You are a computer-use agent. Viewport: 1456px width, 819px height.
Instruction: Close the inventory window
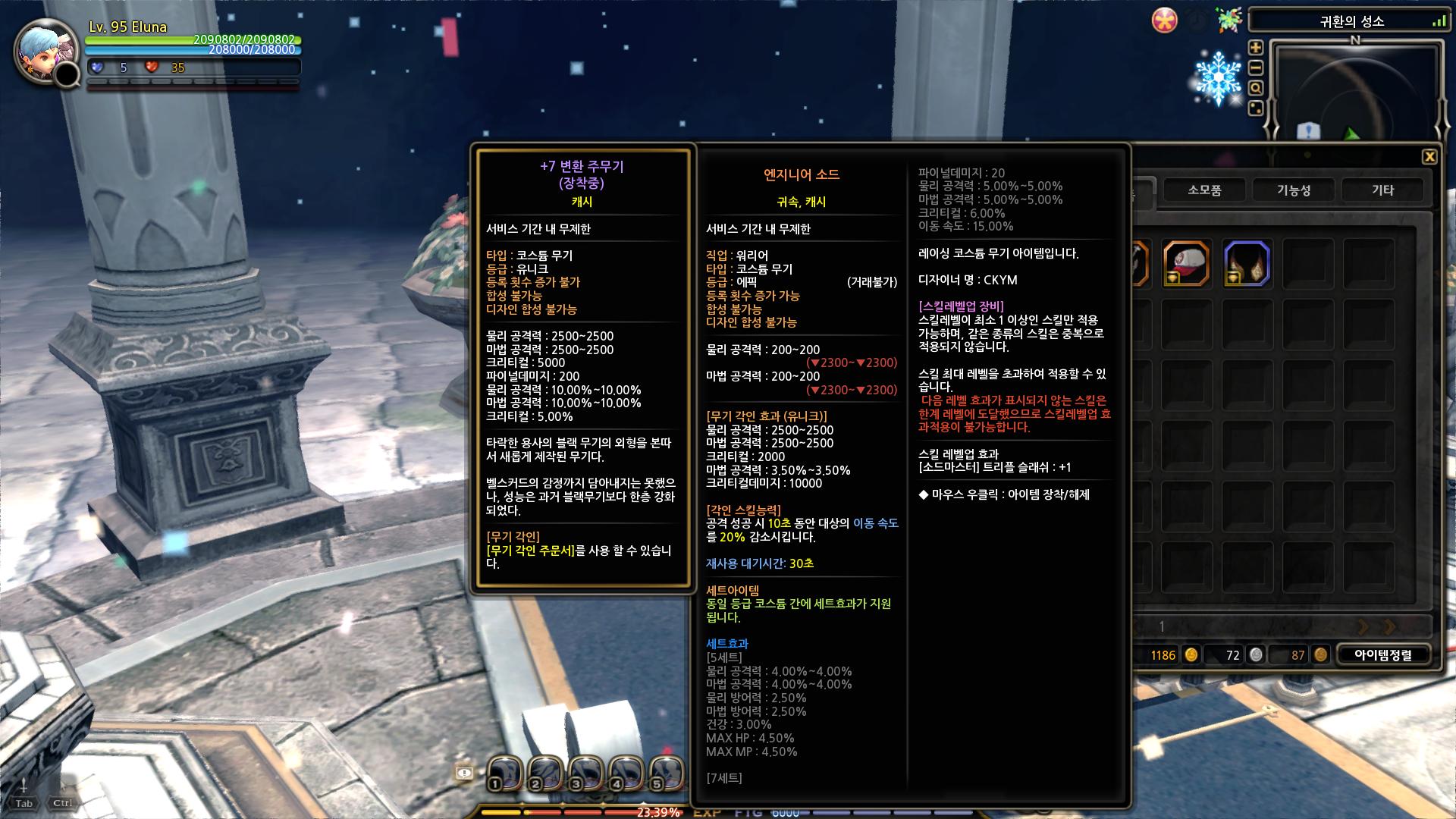coord(1429,157)
